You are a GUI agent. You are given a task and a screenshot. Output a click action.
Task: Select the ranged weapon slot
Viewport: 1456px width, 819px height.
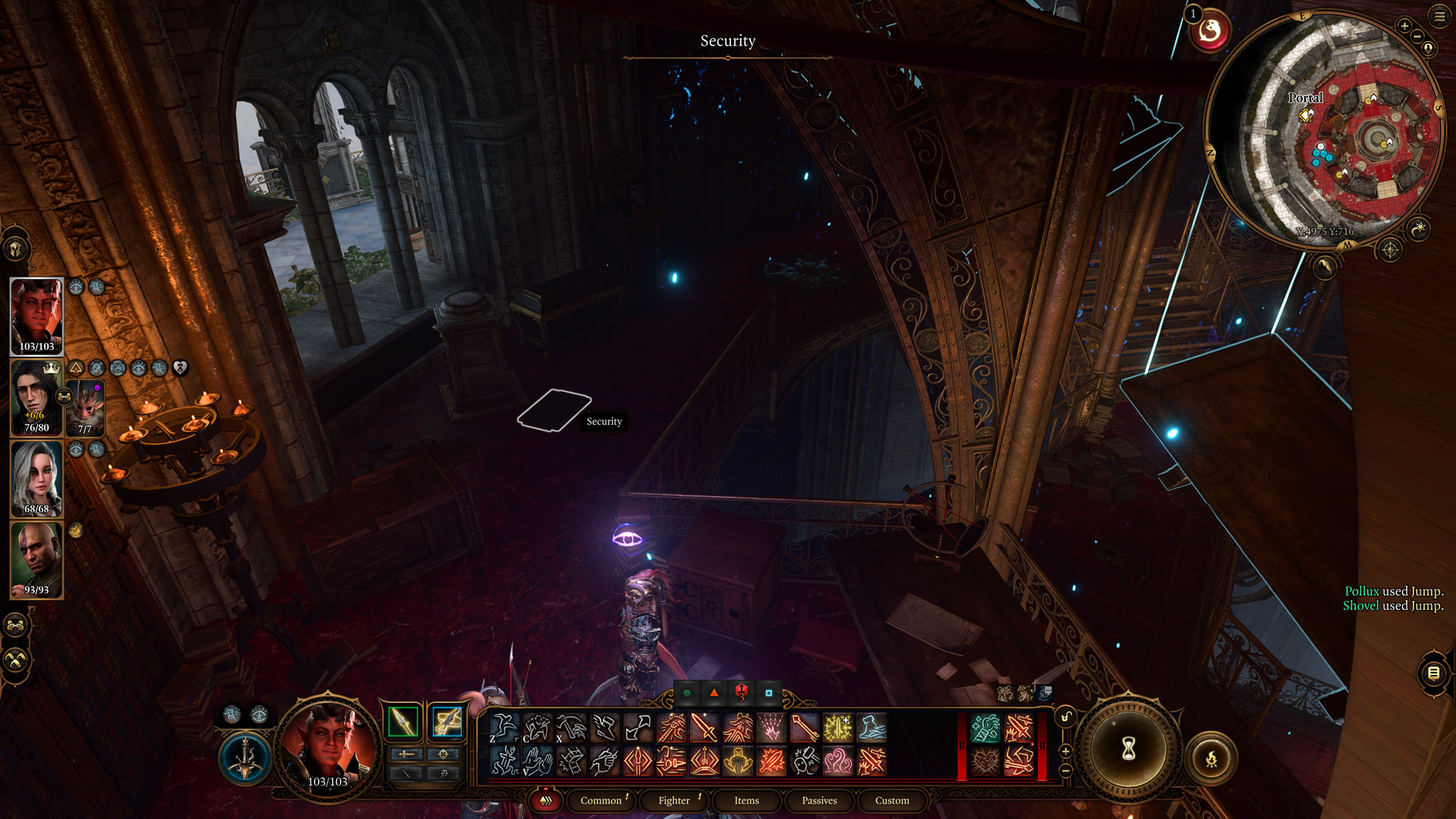447,722
